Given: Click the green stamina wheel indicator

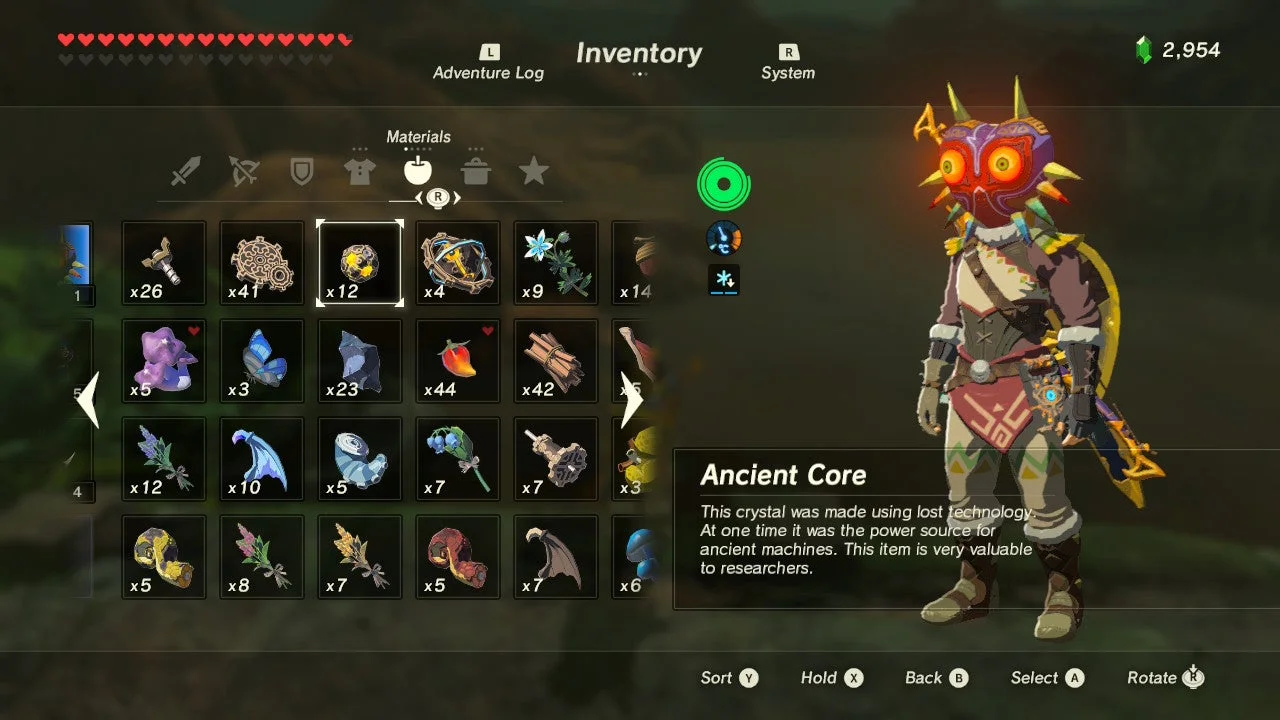Looking at the screenshot, I should tap(722, 182).
